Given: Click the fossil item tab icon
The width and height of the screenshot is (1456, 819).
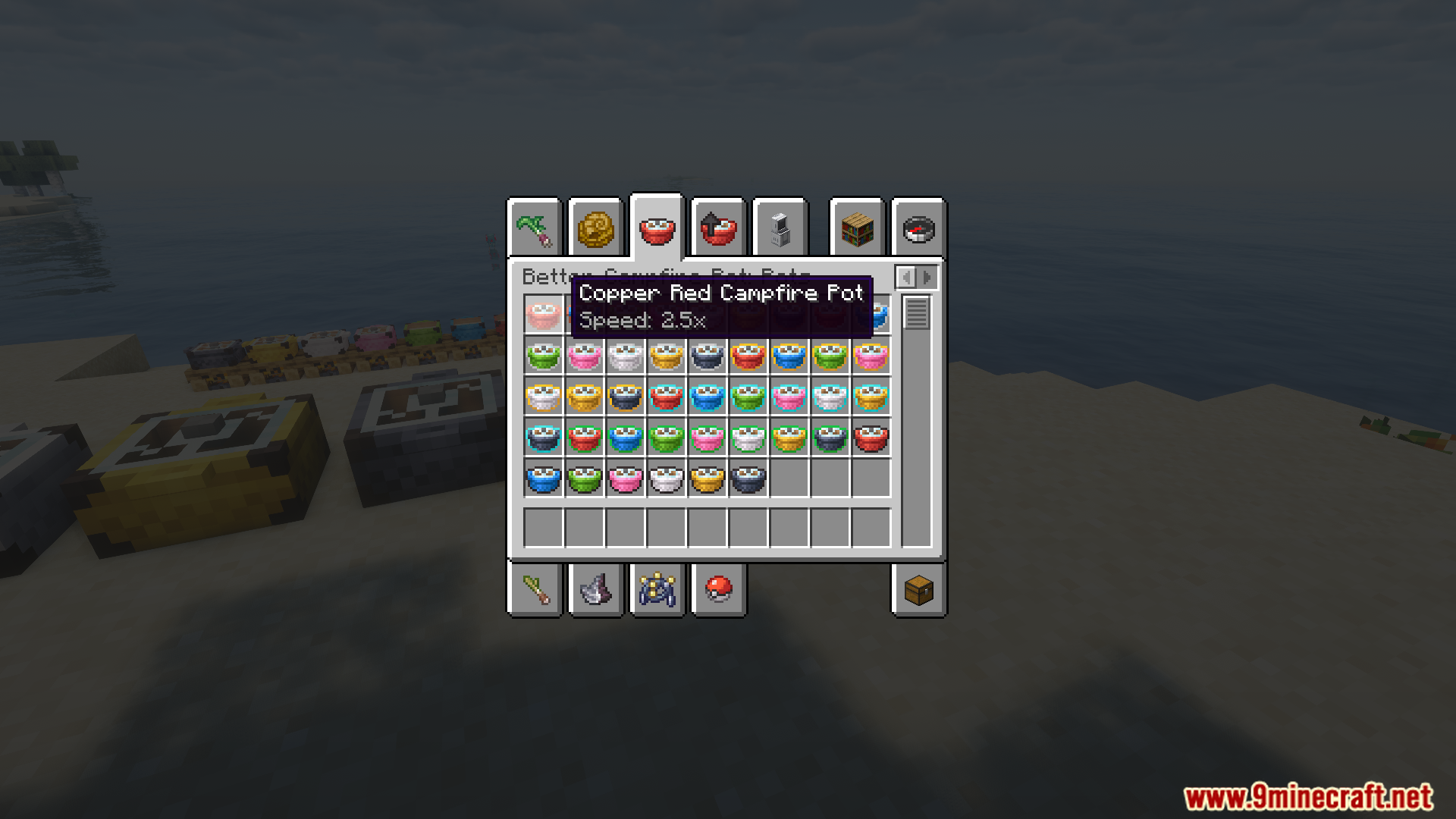Looking at the screenshot, I should (x=597, y=591).
